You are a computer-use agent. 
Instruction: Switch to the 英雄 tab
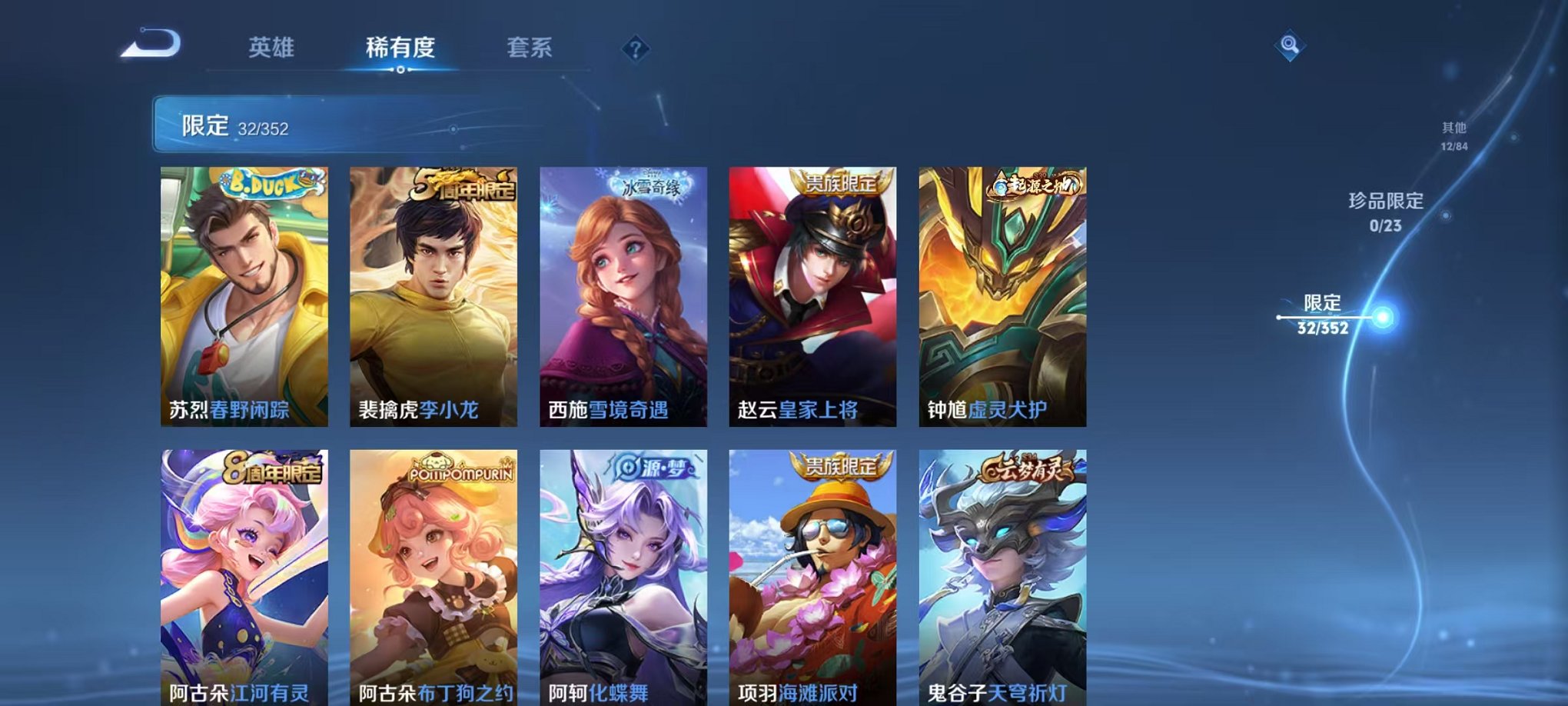coord(273,48)
